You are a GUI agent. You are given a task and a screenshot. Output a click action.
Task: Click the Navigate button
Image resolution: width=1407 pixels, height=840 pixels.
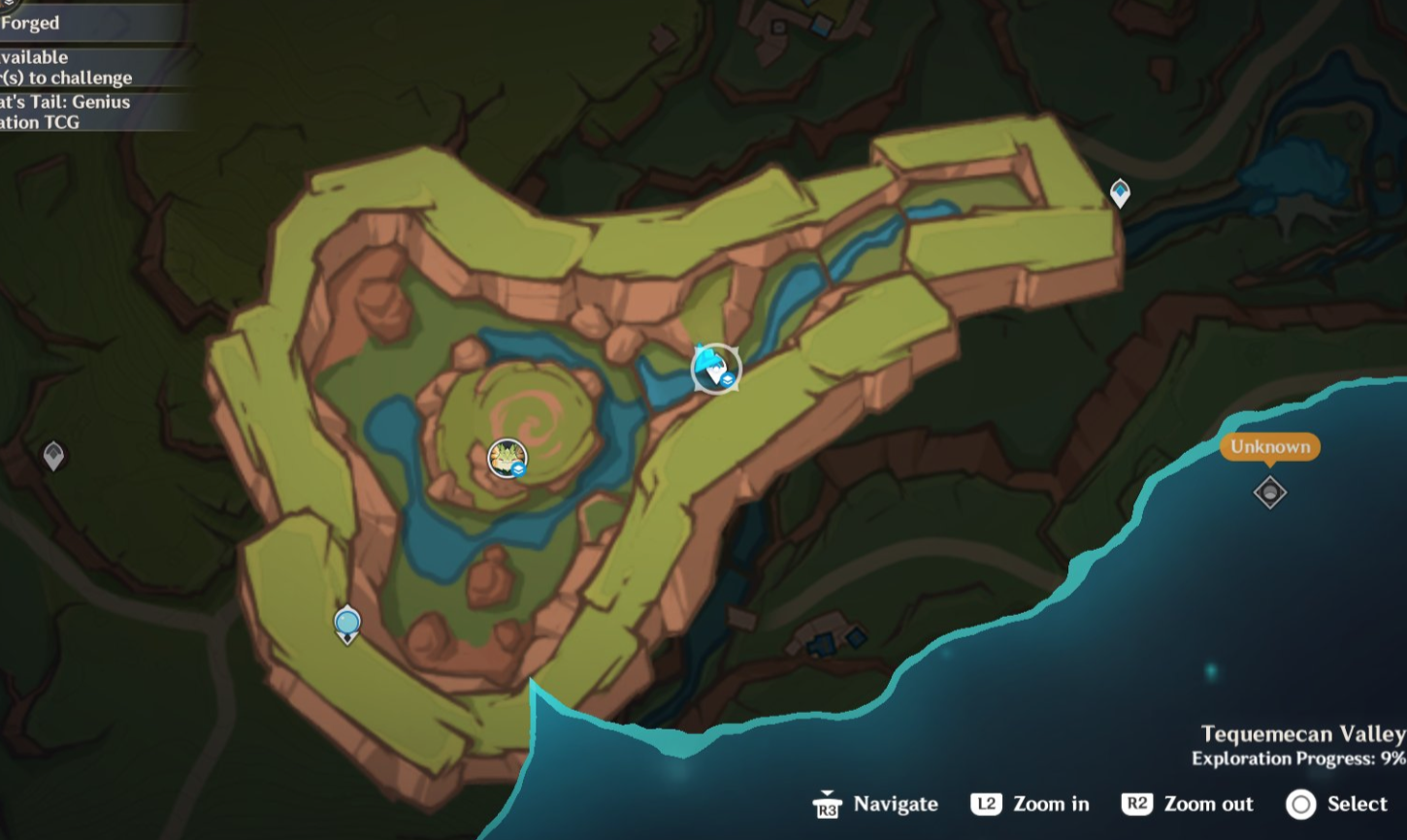pos(871,804)
